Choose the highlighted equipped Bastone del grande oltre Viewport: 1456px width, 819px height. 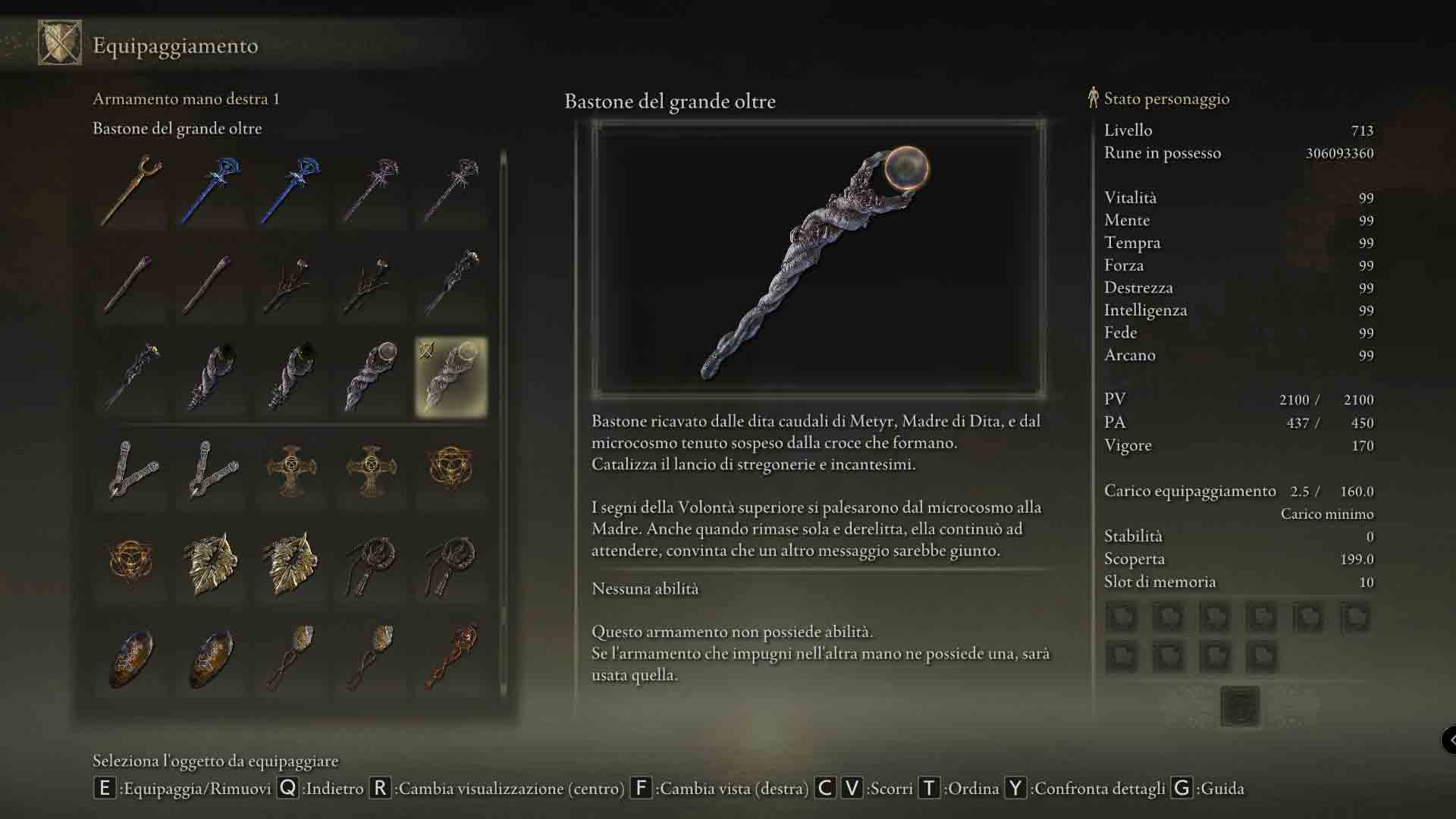point(451,377)
